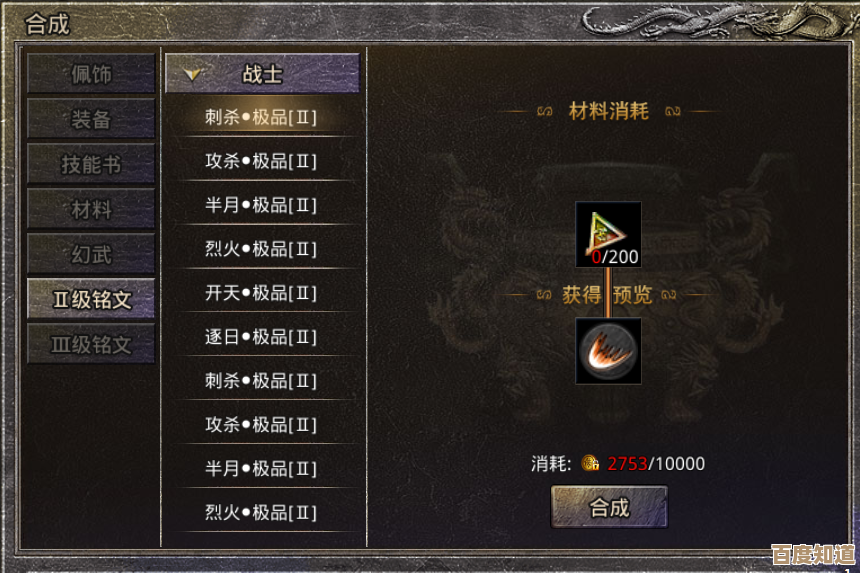Select the Ⅱ级铭文 tab
The image size is (860, 573).
(x=91, y=299)
